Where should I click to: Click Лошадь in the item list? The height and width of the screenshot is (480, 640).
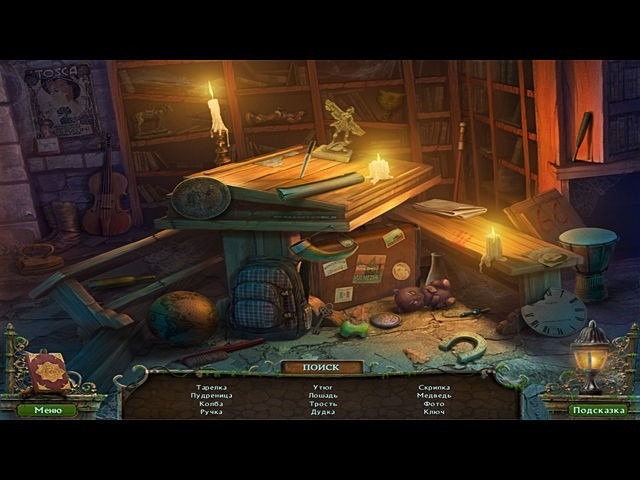click(x=322, y=395)
